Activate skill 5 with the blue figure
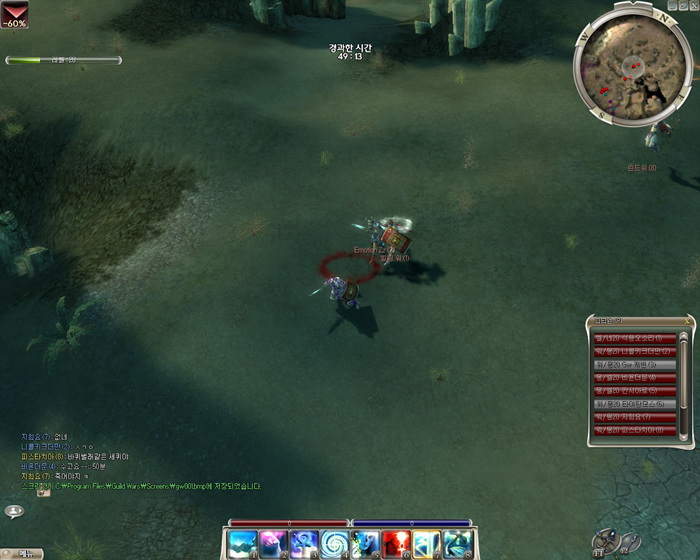 pos(365,544)
